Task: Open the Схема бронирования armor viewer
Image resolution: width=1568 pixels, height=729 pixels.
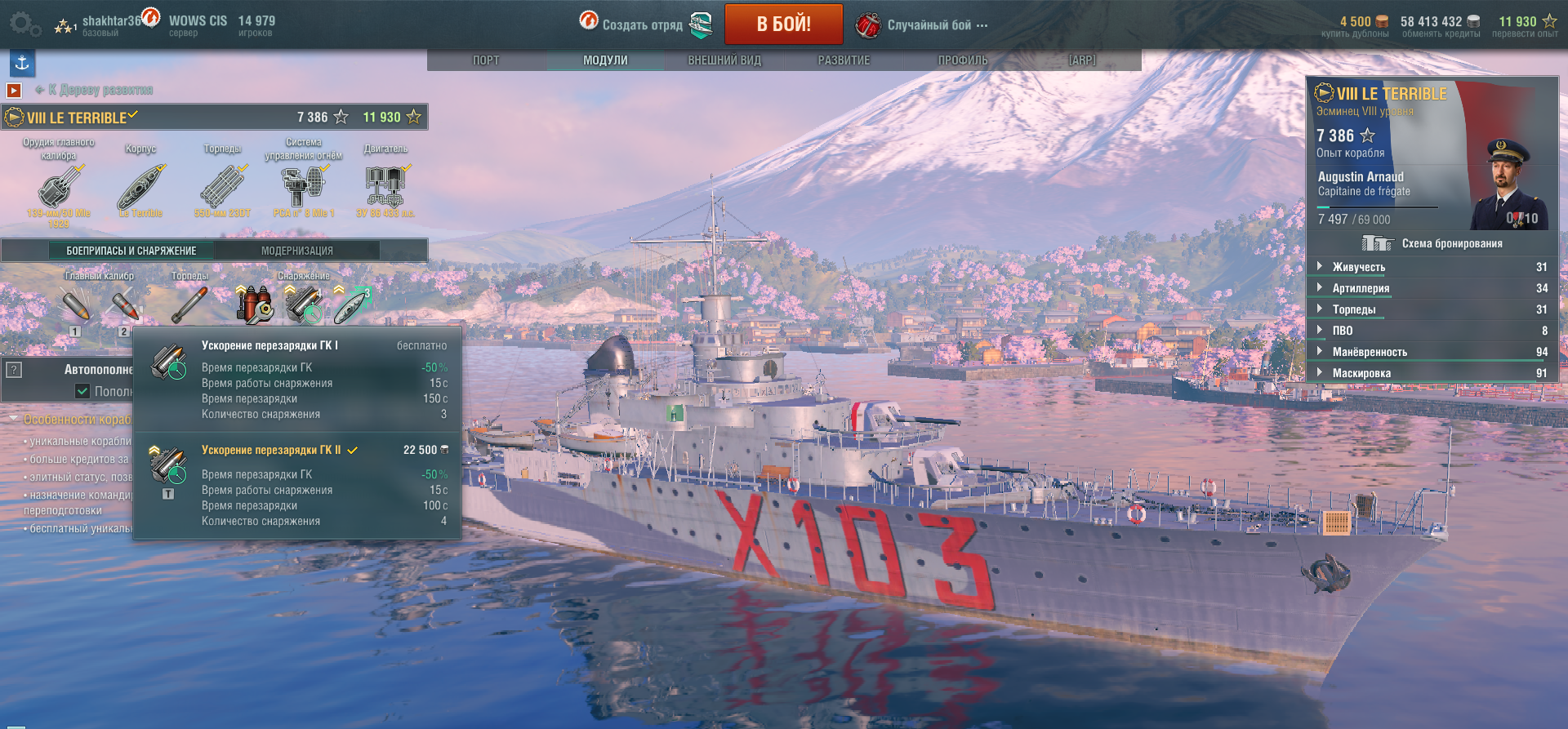Action: [x=1432, y=243]
